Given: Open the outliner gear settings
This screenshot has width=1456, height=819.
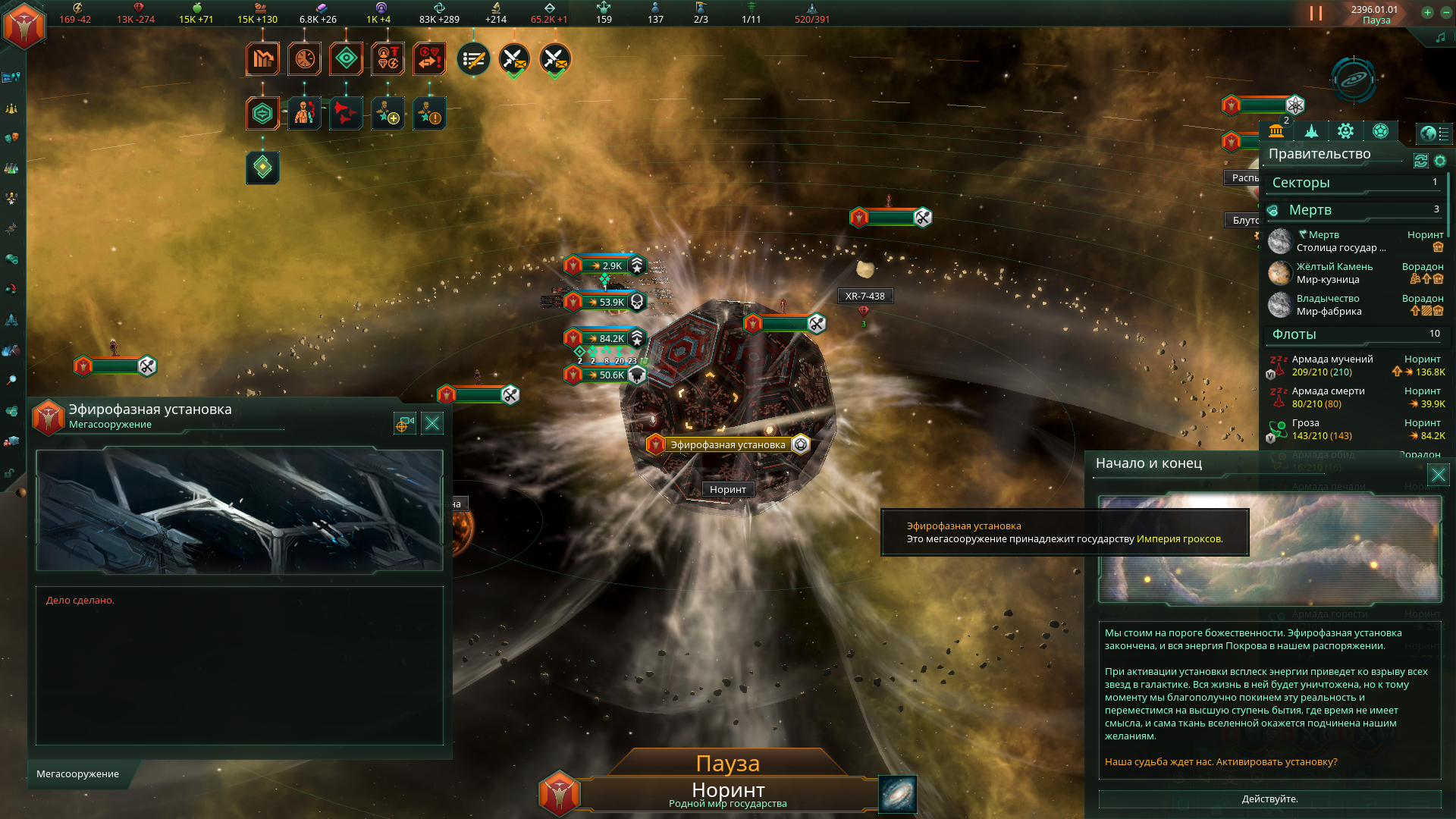Looking at the screenshot, I should click(1439, 161).
